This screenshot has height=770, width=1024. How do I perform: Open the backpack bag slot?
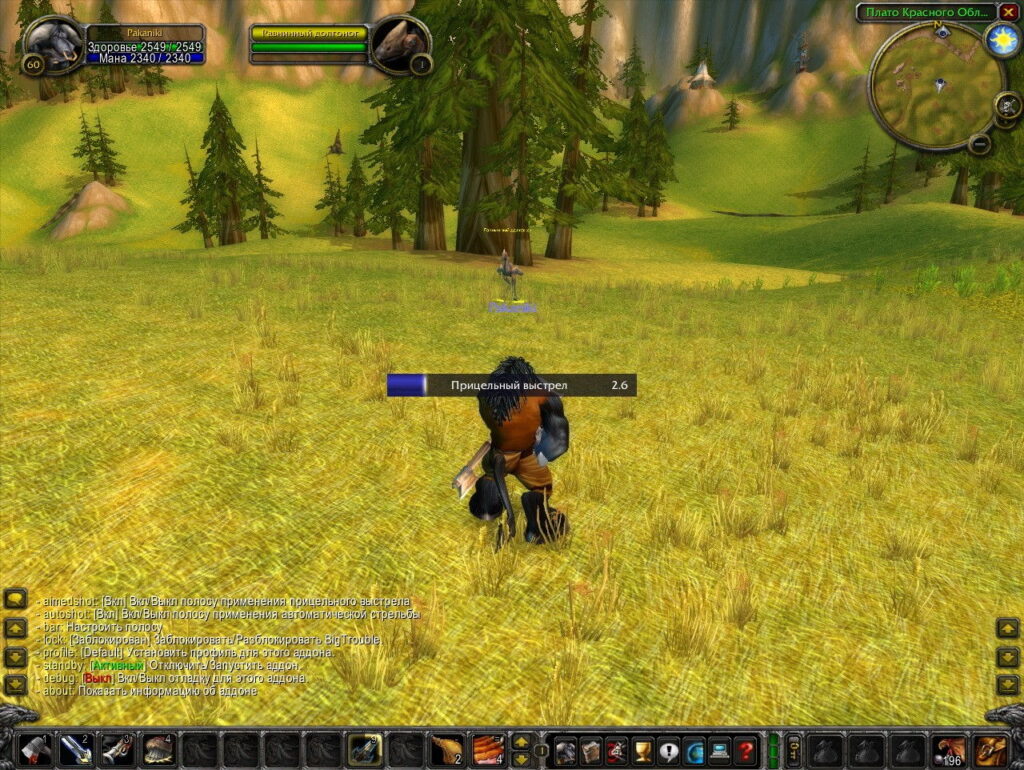[x=990, y=749]
